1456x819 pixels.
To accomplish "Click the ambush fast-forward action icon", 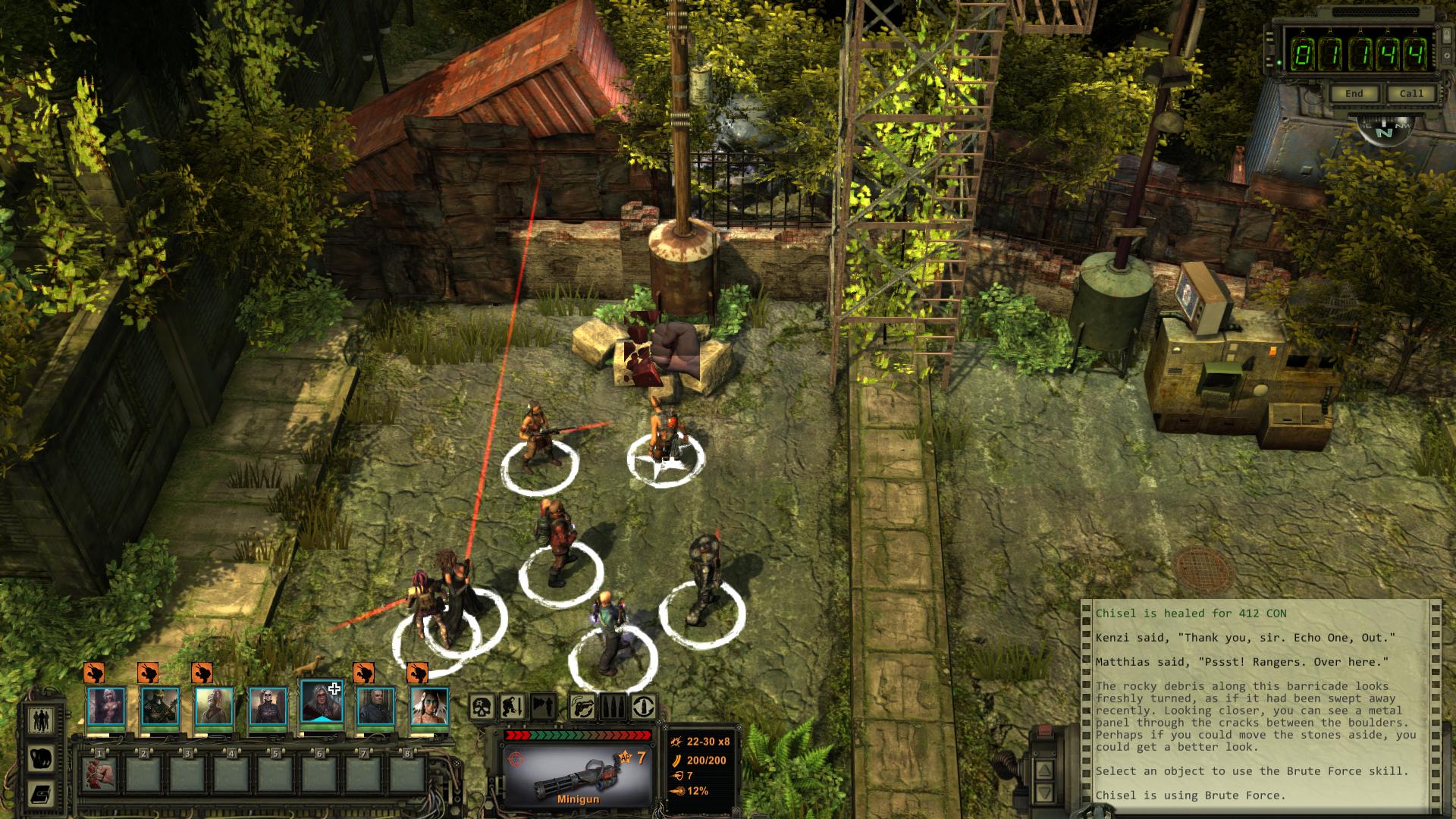I will click(x=543, y=707).
